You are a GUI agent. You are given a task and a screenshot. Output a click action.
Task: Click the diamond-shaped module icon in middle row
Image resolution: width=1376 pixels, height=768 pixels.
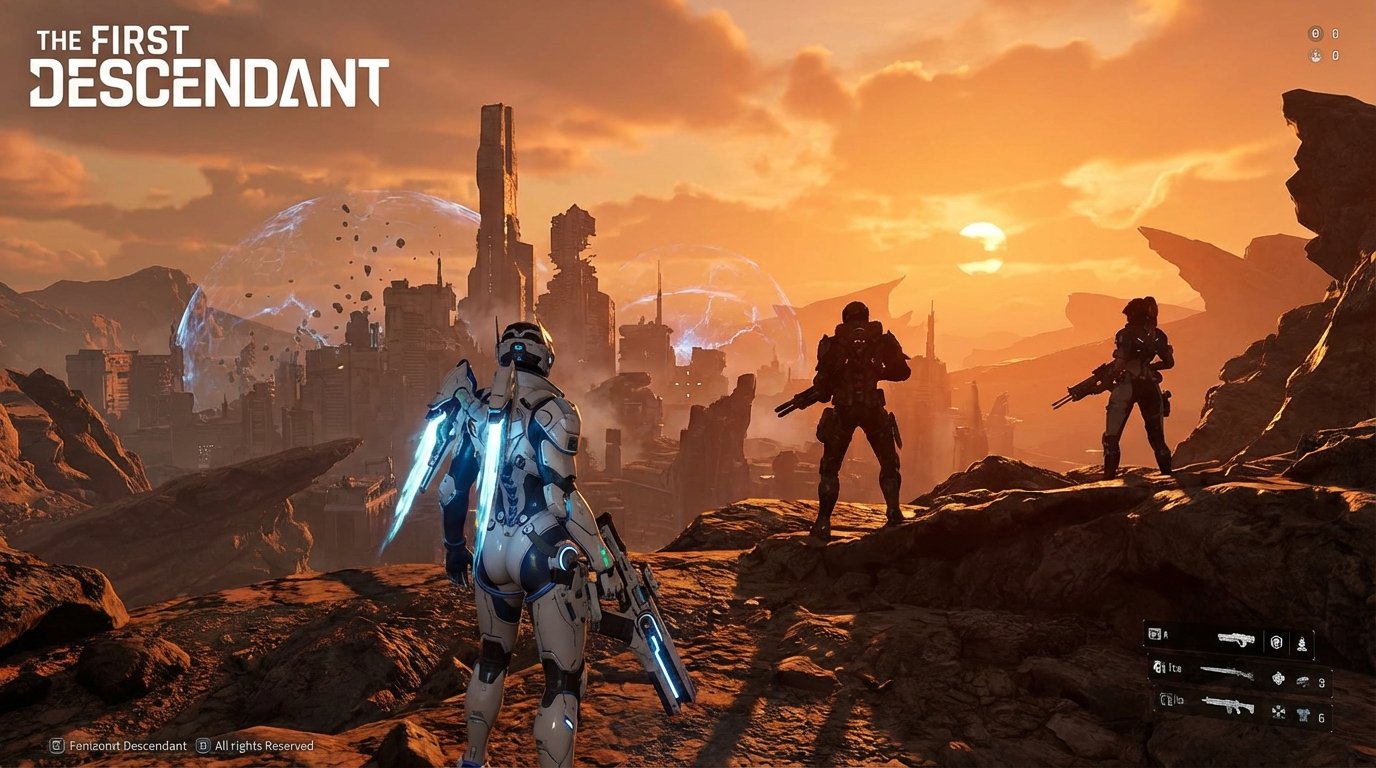(1278, 679)
